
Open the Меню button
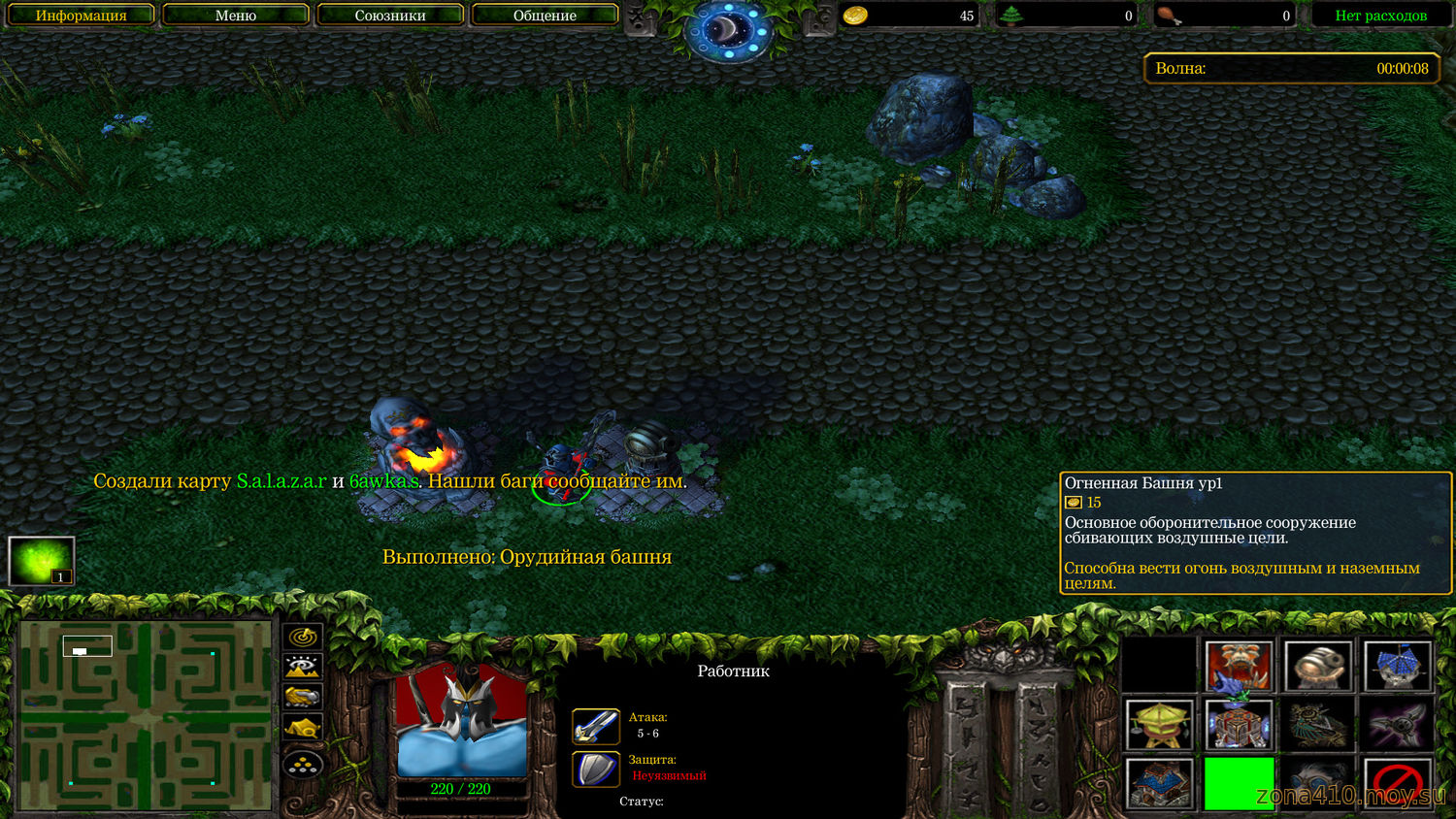click(x=236, y=16)
